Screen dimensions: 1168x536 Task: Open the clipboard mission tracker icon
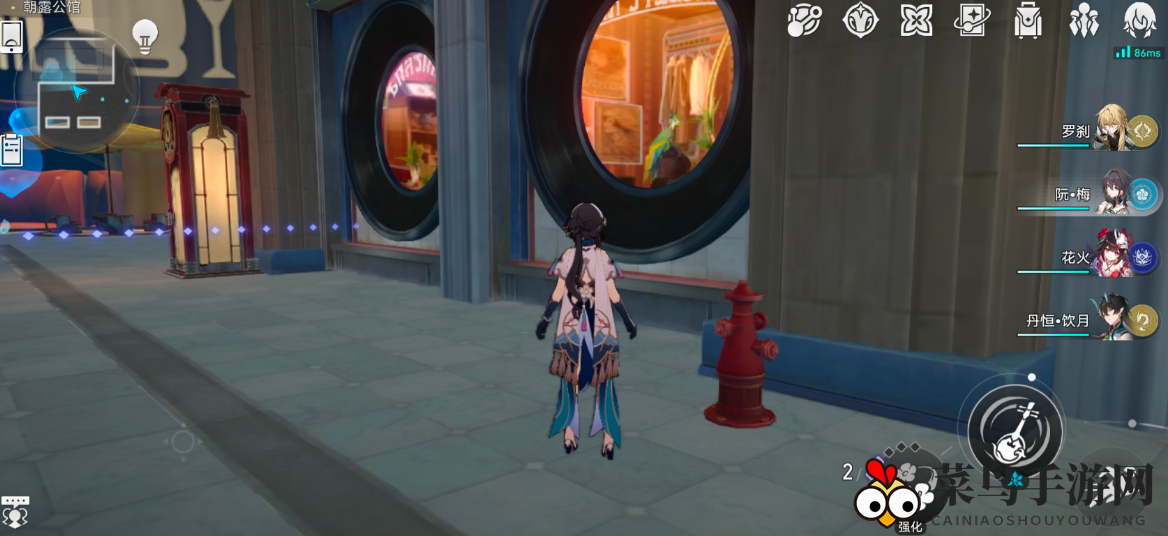coord(12,150)
